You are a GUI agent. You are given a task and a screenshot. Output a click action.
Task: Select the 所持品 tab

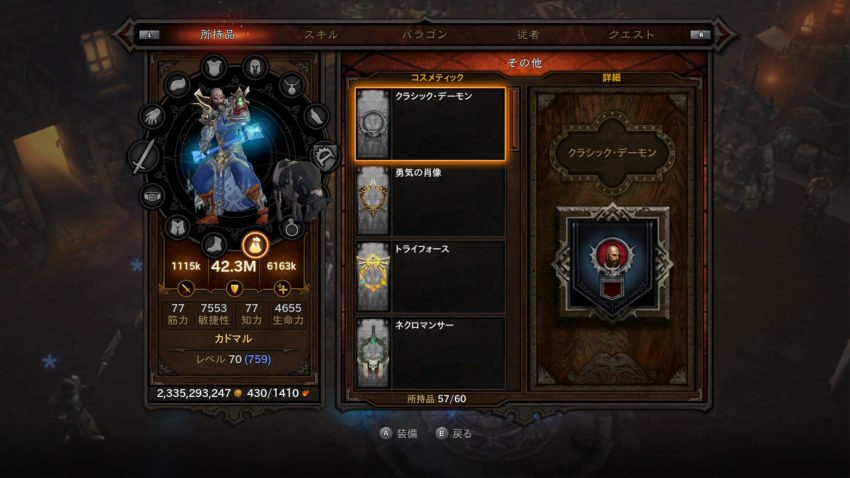click(218, 34)
